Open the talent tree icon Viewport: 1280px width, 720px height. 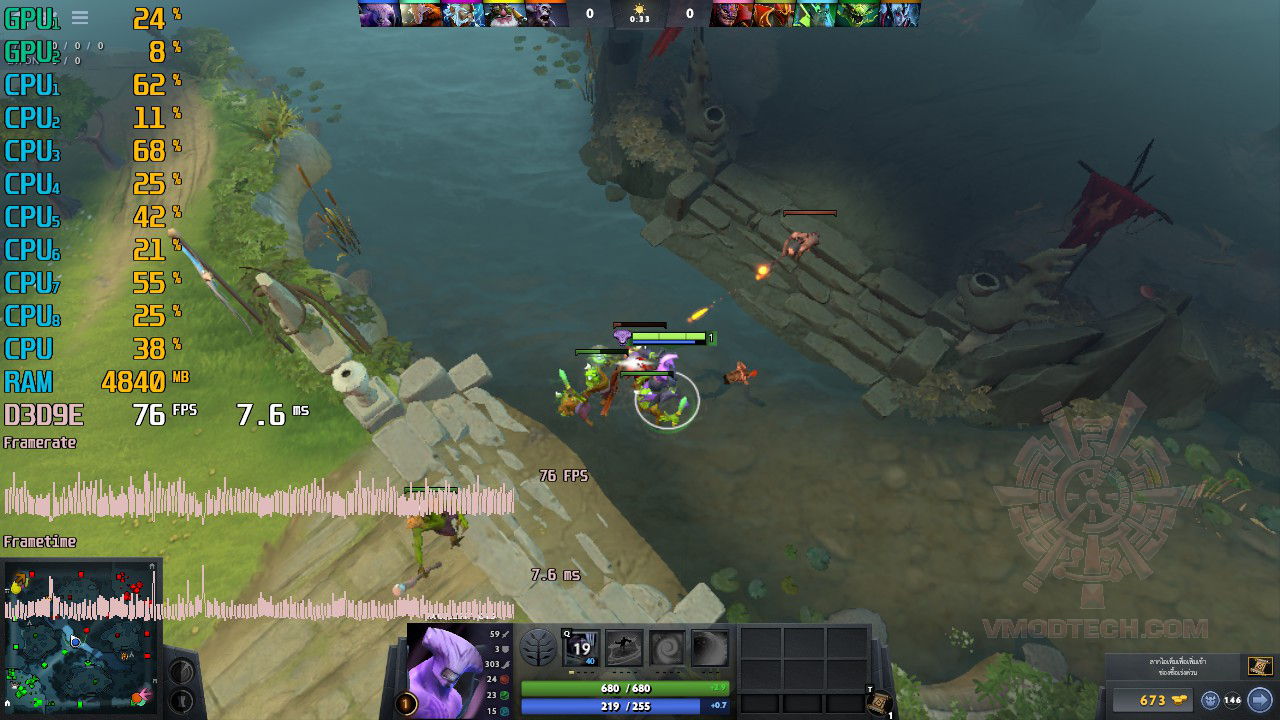[539, 648]
